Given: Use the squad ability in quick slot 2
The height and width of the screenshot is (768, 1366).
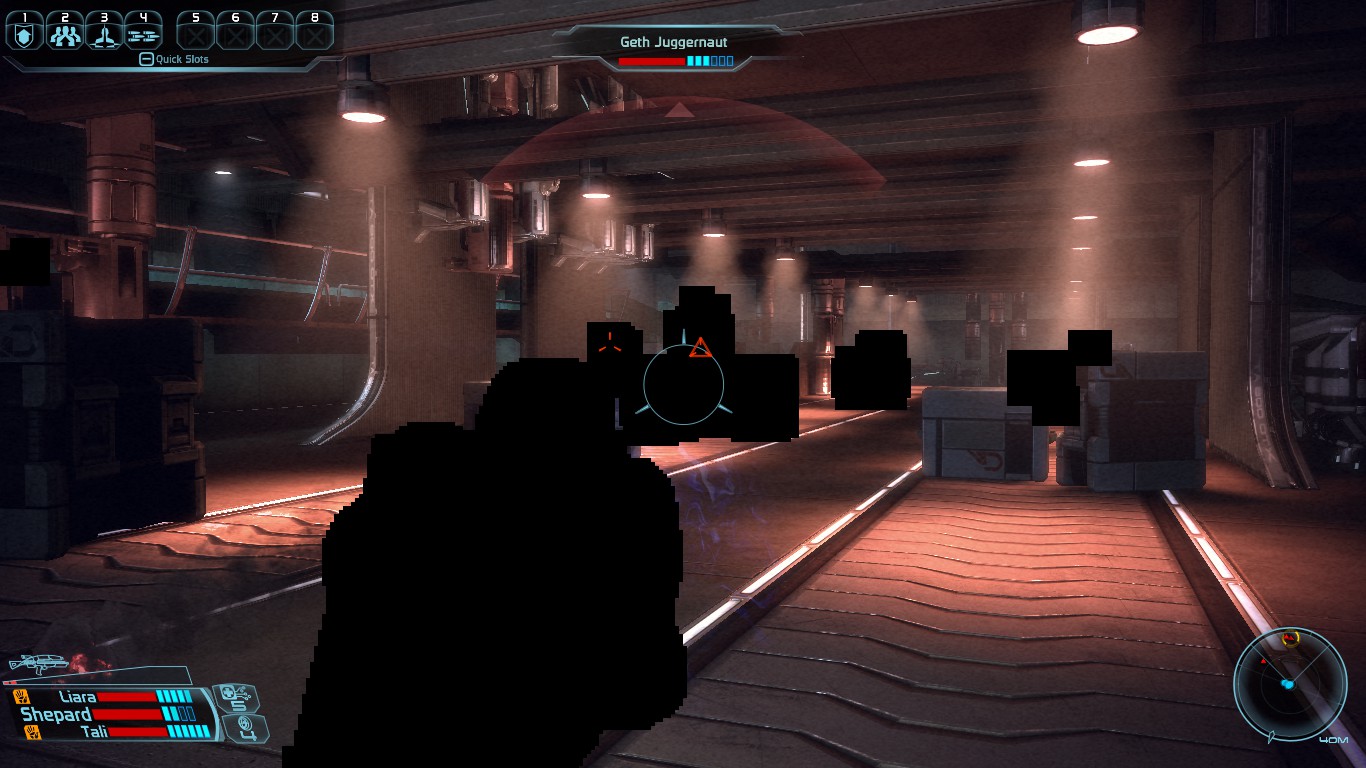Looking at the screenshot, I should click(x=64, y=34).
